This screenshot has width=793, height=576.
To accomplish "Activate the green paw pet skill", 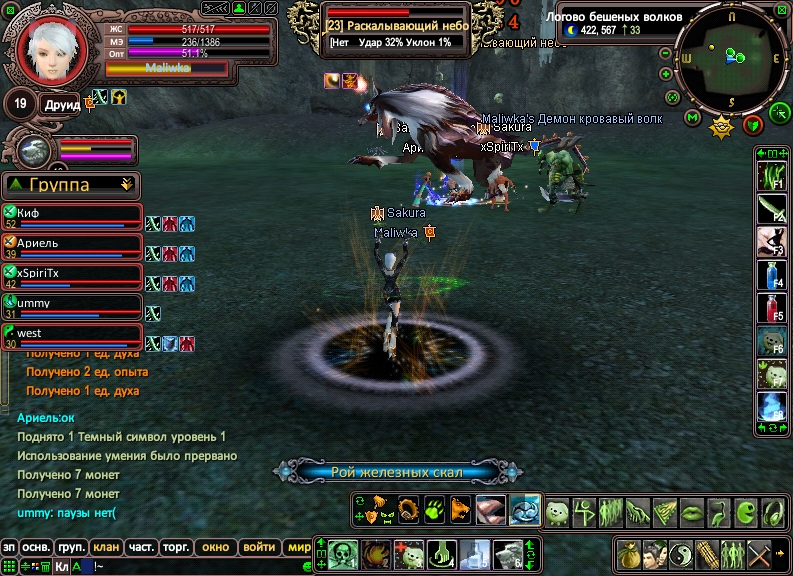I will tap(435, 509).
